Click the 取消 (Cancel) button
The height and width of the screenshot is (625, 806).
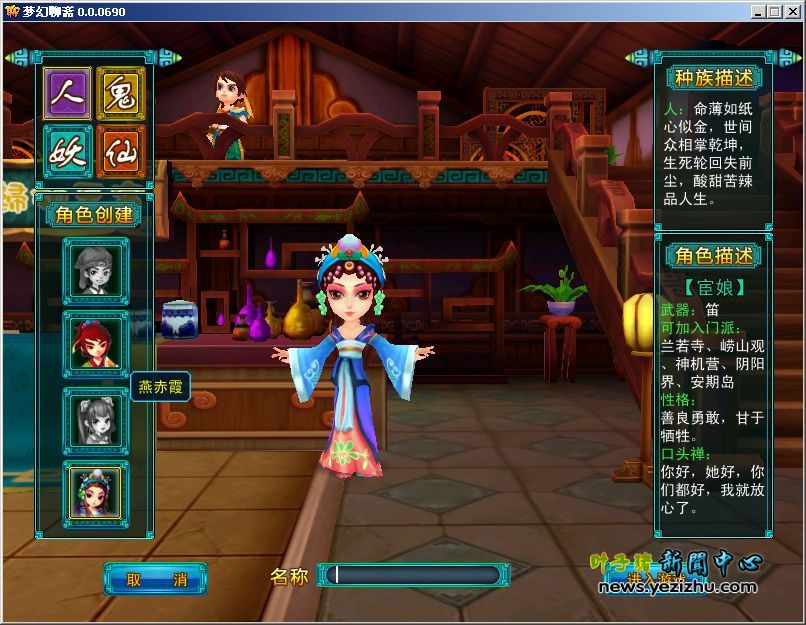(x=155, y=578)
